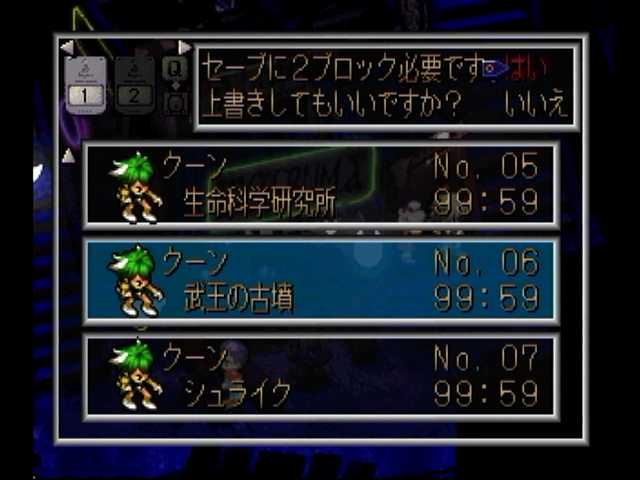Click the up arrow beside the save list
Viewport: 640px width, 480px height.
pos(68,155)
